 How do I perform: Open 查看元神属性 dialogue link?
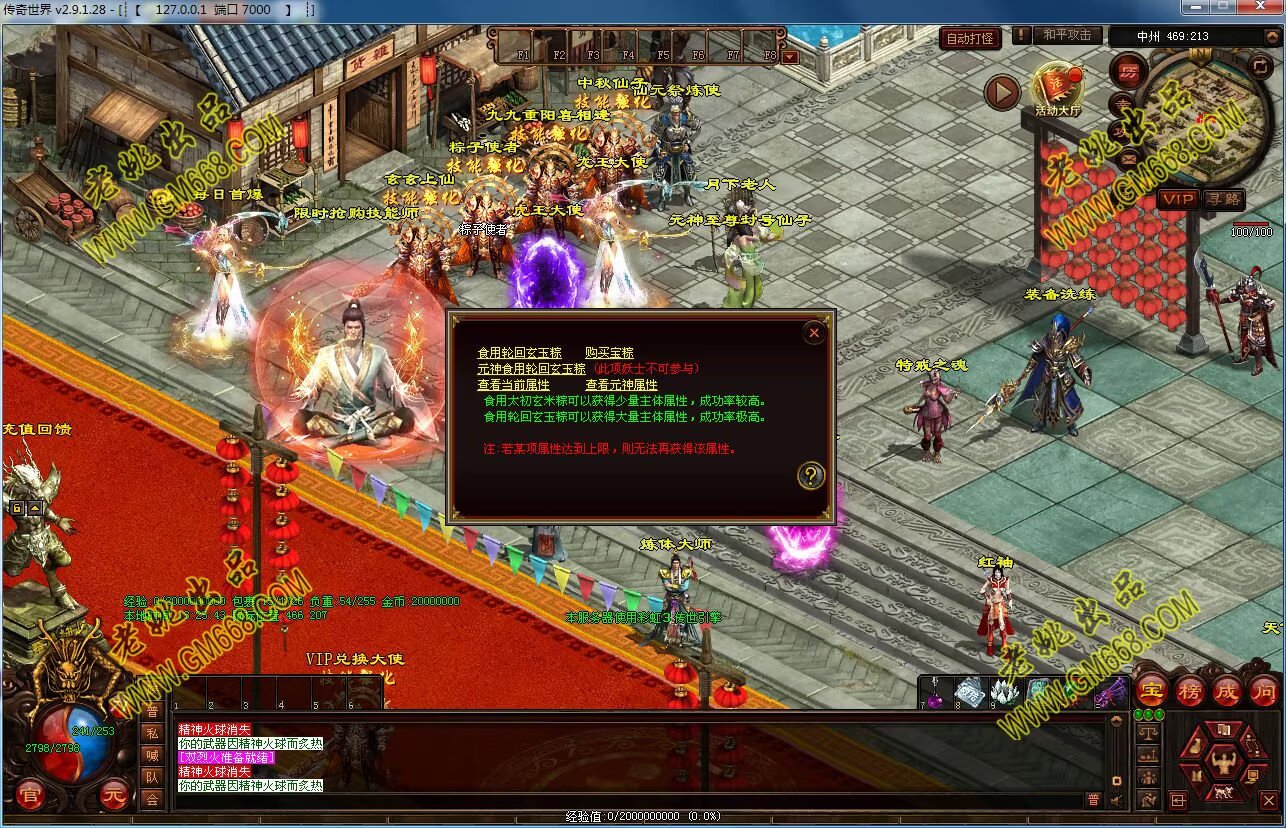point(621,384)
